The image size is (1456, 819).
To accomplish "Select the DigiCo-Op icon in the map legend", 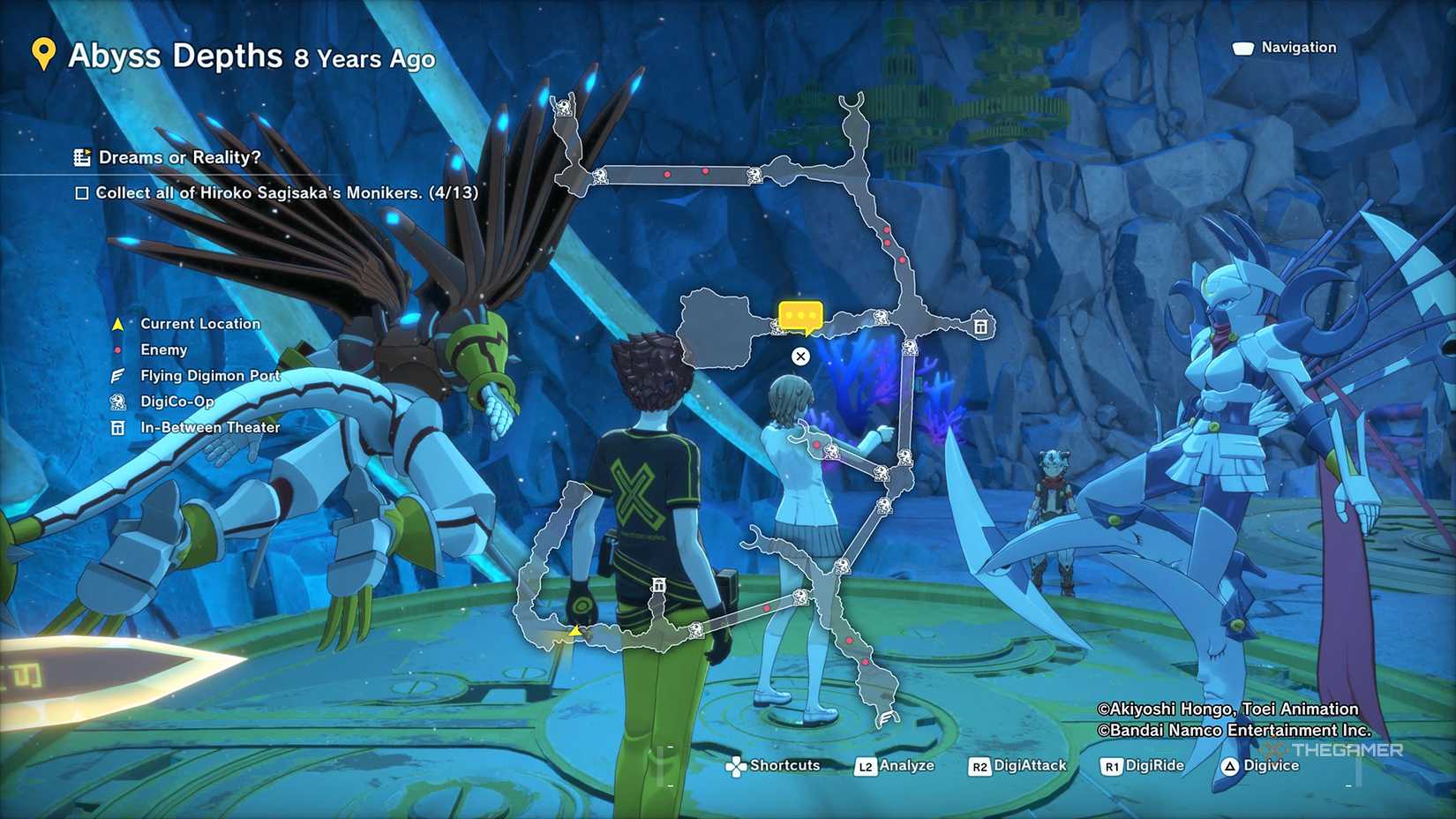I will click(116, 402).
